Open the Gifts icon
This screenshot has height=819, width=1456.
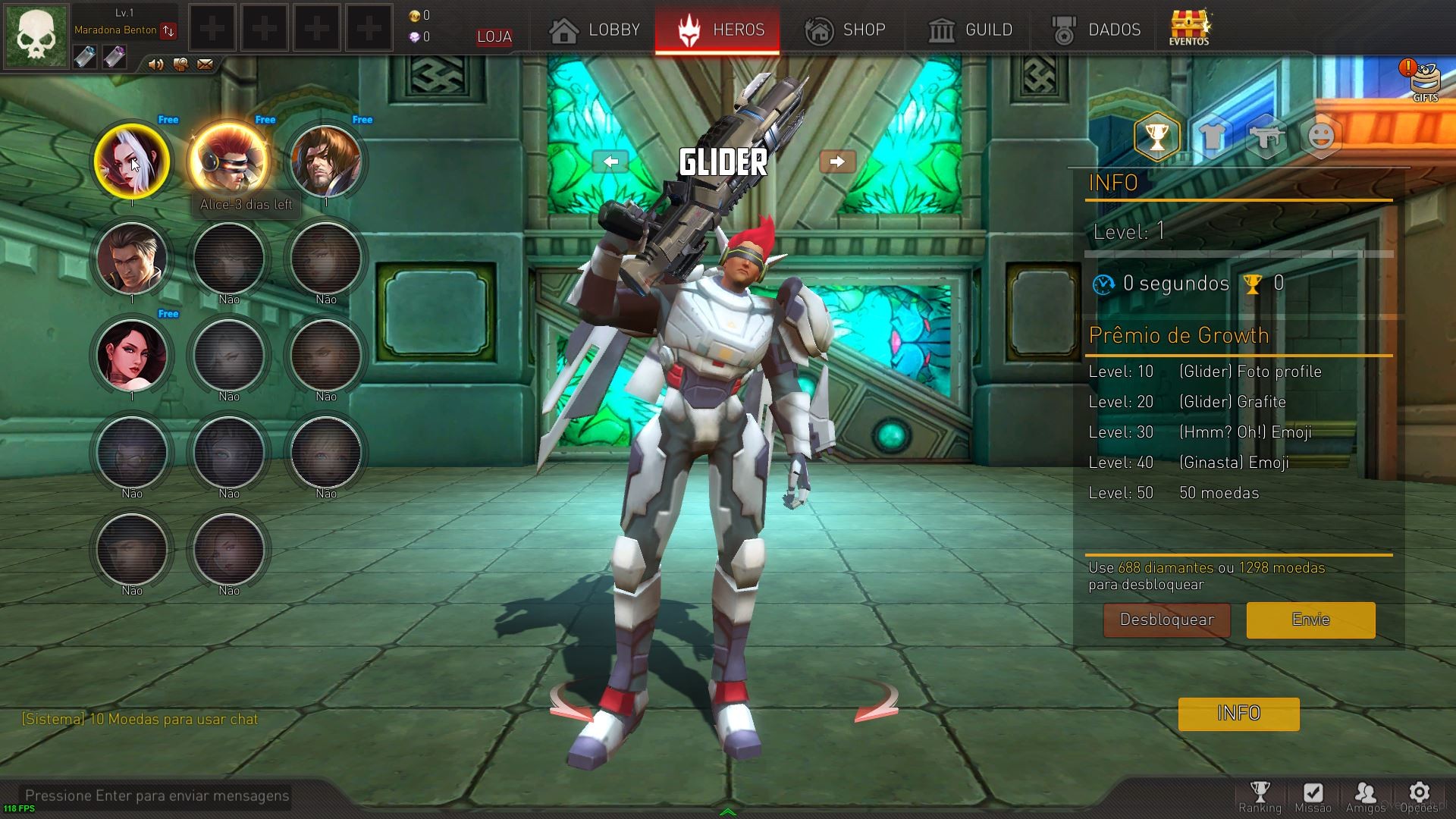pos(1424,82)
